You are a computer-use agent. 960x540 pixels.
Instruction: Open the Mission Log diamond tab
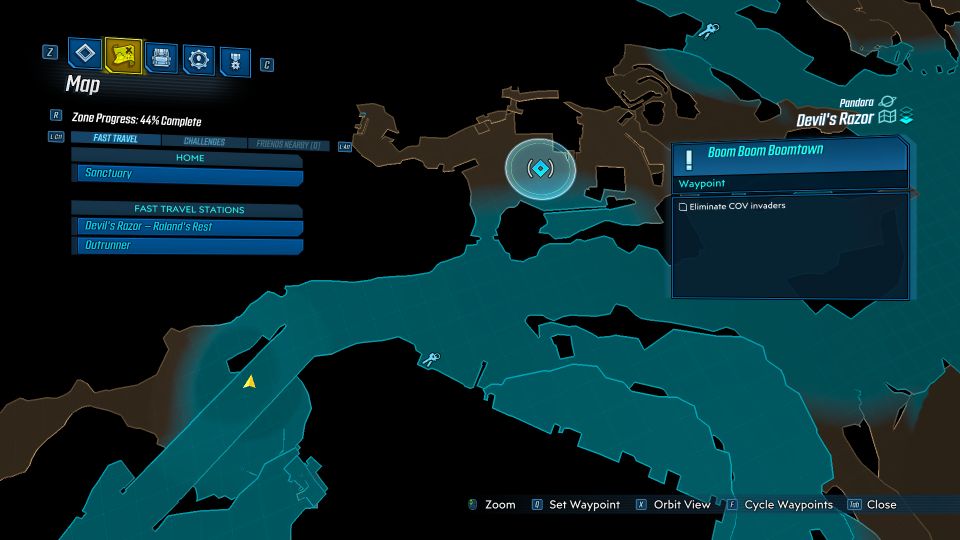86,54
